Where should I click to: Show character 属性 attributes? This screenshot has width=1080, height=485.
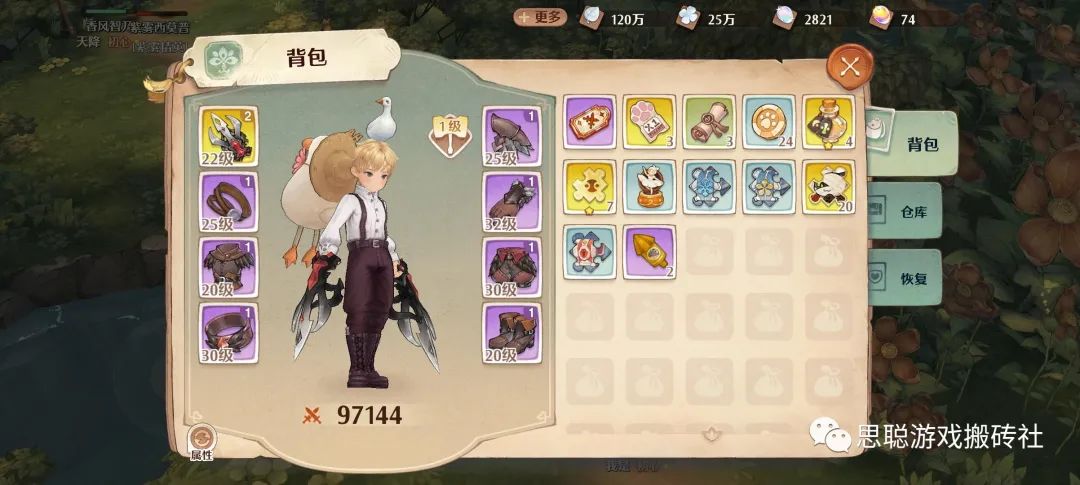202,442
